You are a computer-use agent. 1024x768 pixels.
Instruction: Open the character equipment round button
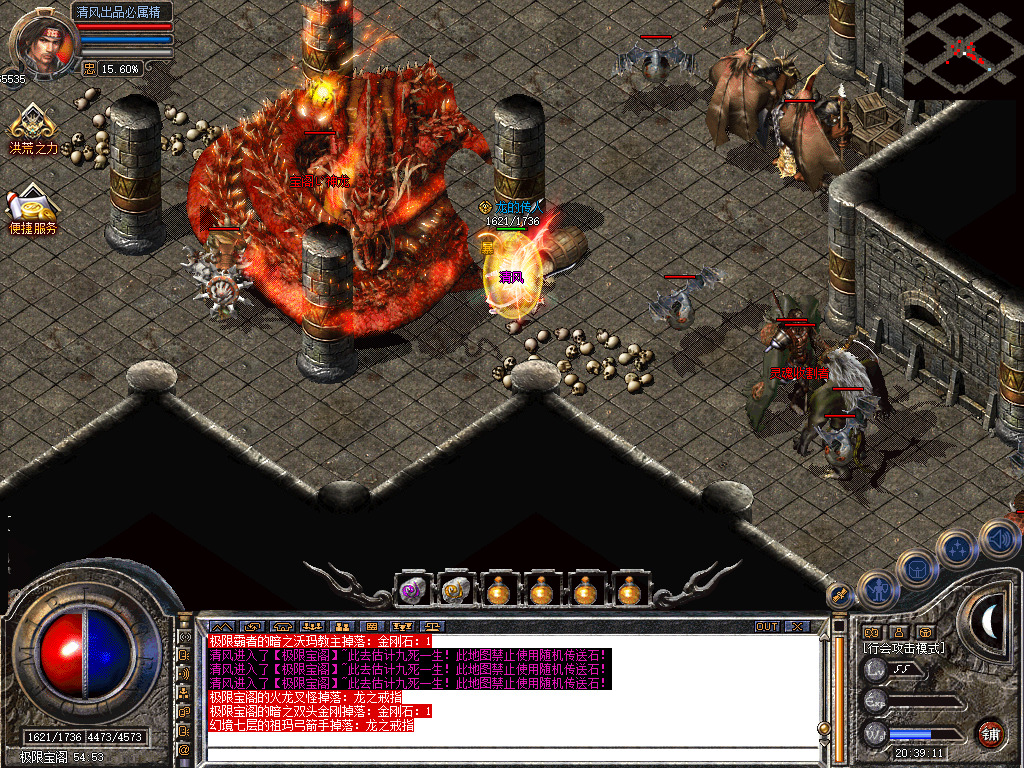tap(877, 589)
